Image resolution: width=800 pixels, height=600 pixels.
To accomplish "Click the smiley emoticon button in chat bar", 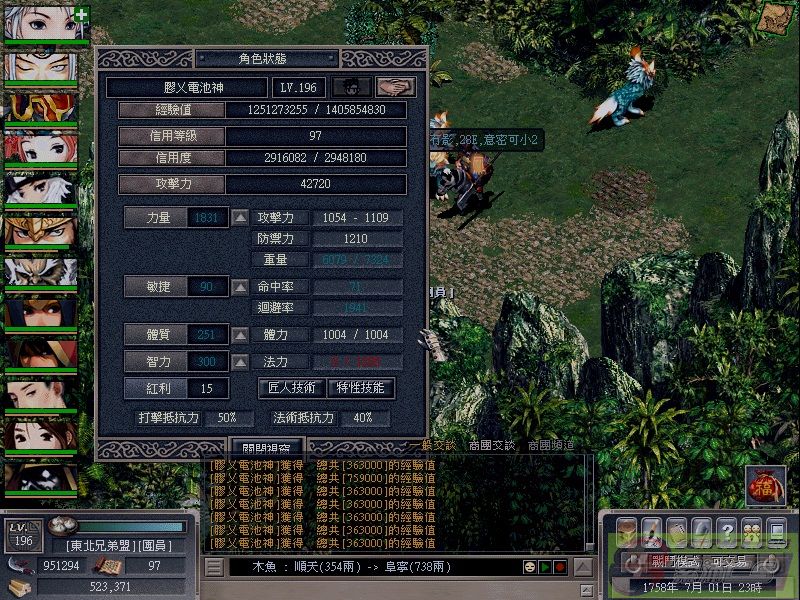I will [x=527, y=567].
